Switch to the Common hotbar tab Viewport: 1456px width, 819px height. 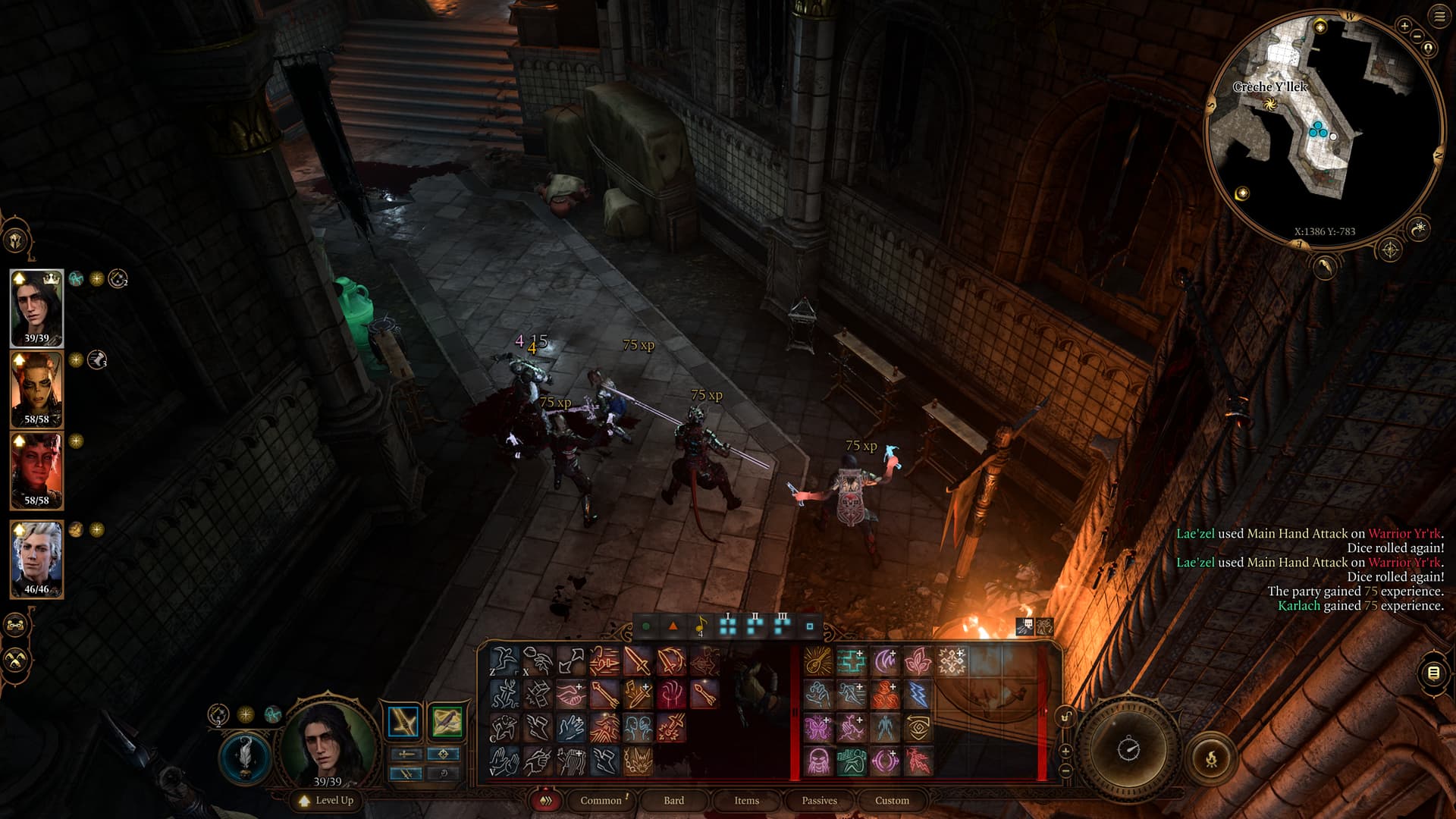(x=601, y=800)
